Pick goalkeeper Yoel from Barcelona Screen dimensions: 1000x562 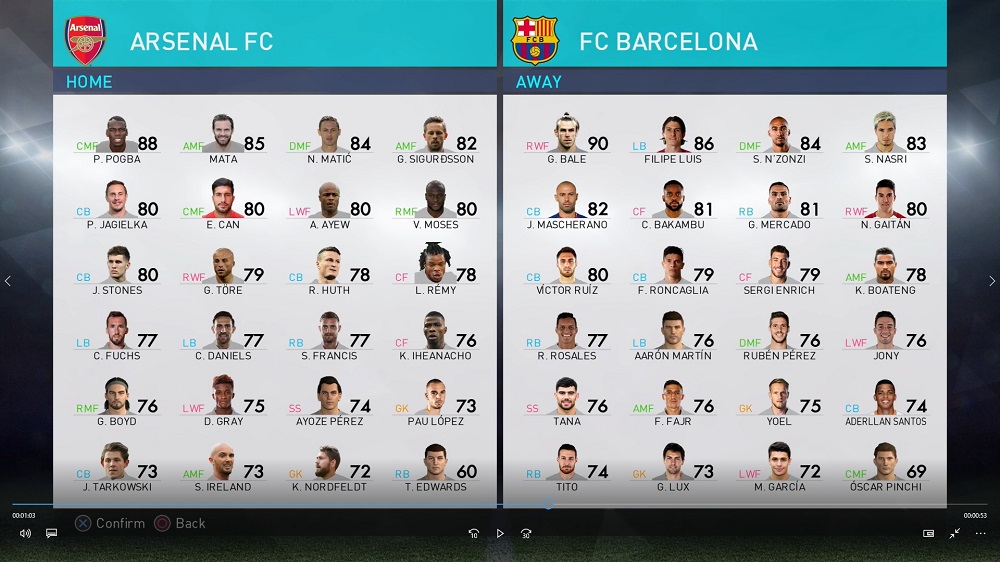coord(779,401)
